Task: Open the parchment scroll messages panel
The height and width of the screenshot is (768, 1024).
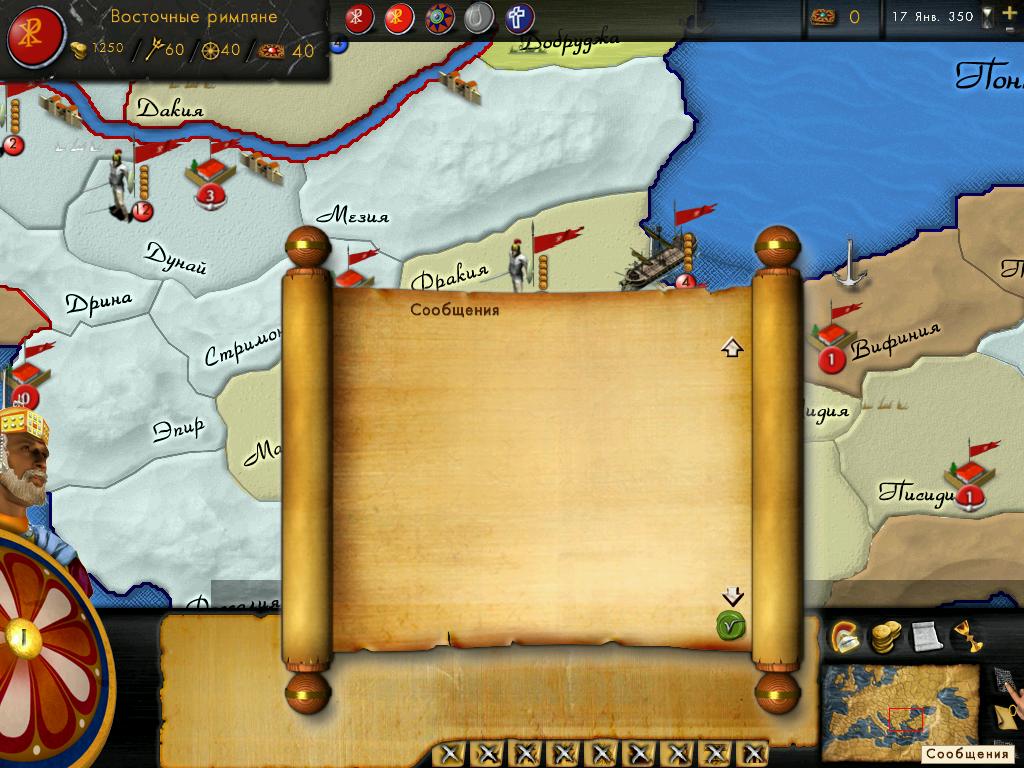Action: (925, 636)
